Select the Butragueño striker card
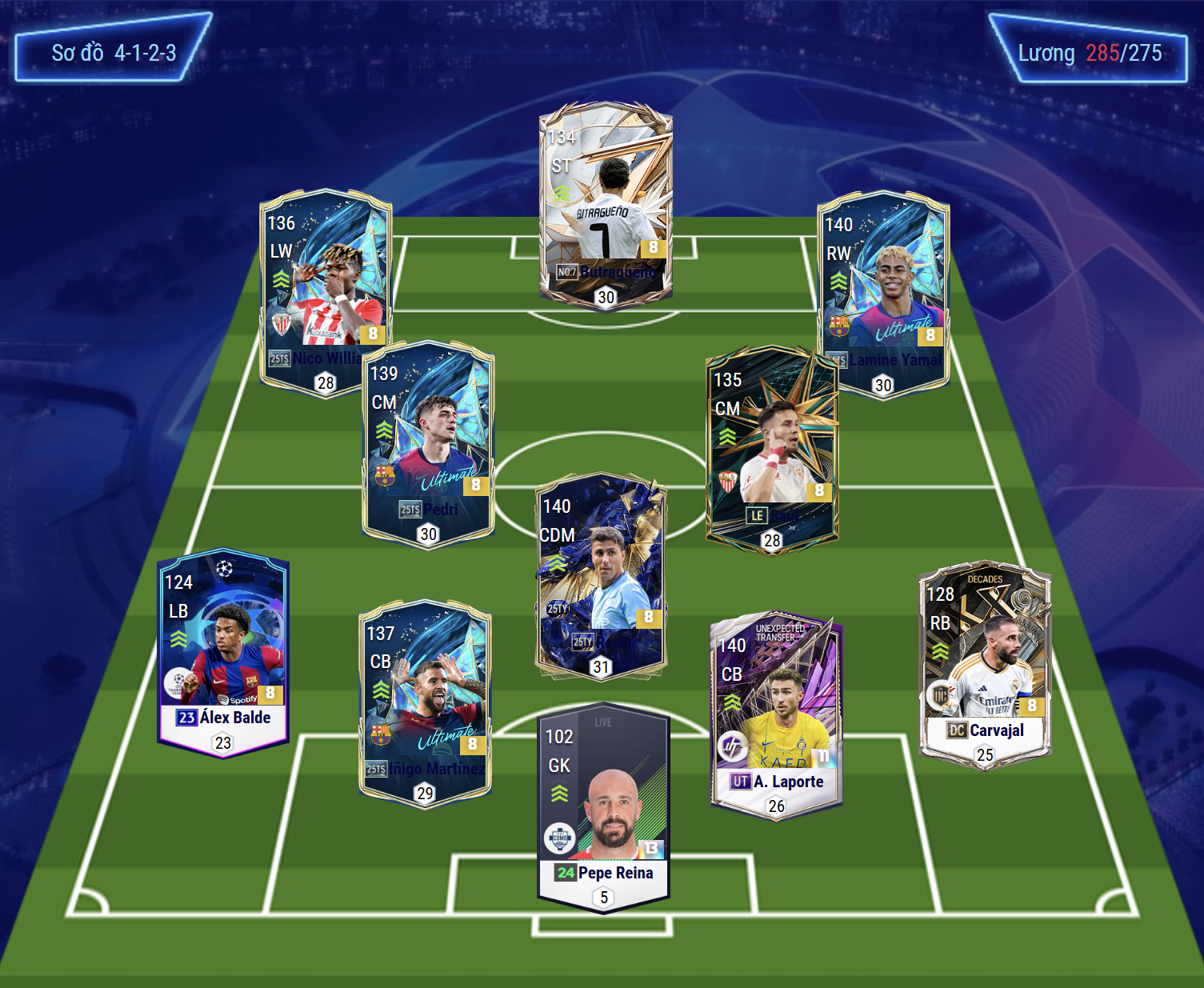 pos(606,206)
